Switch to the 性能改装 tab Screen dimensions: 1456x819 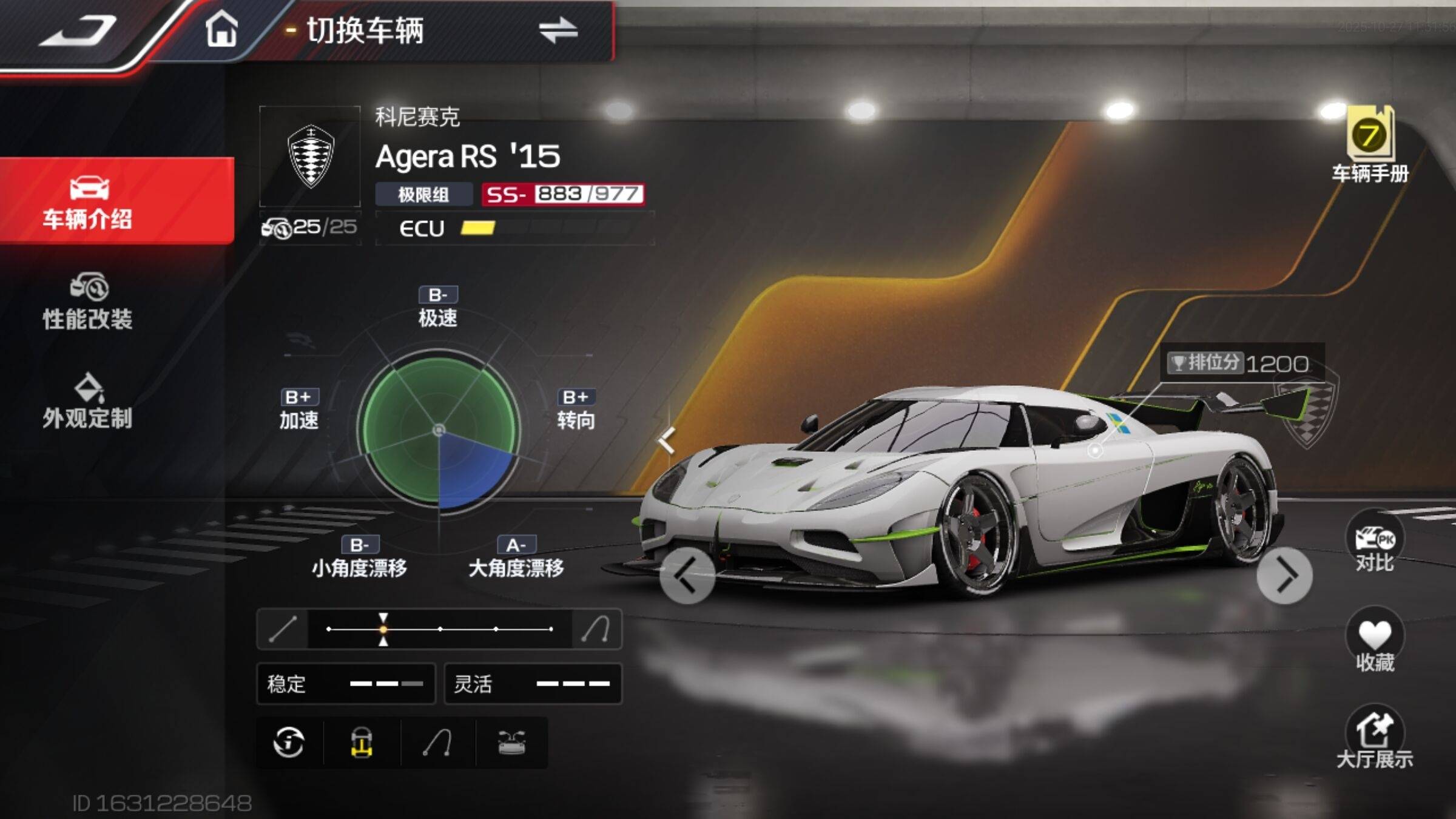coord(88,302)
